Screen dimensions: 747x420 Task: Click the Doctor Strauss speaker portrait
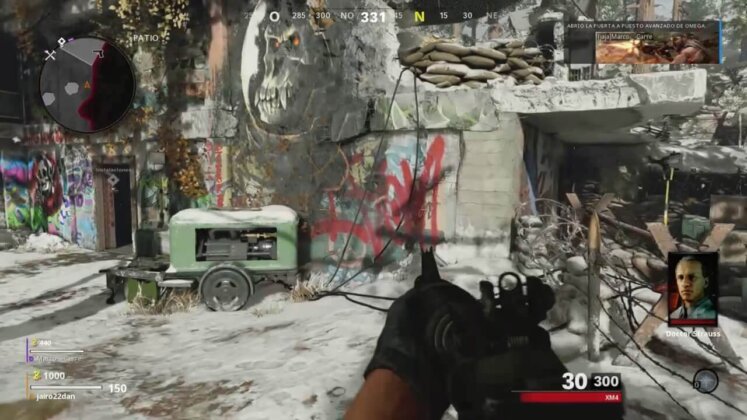(692, 286)
